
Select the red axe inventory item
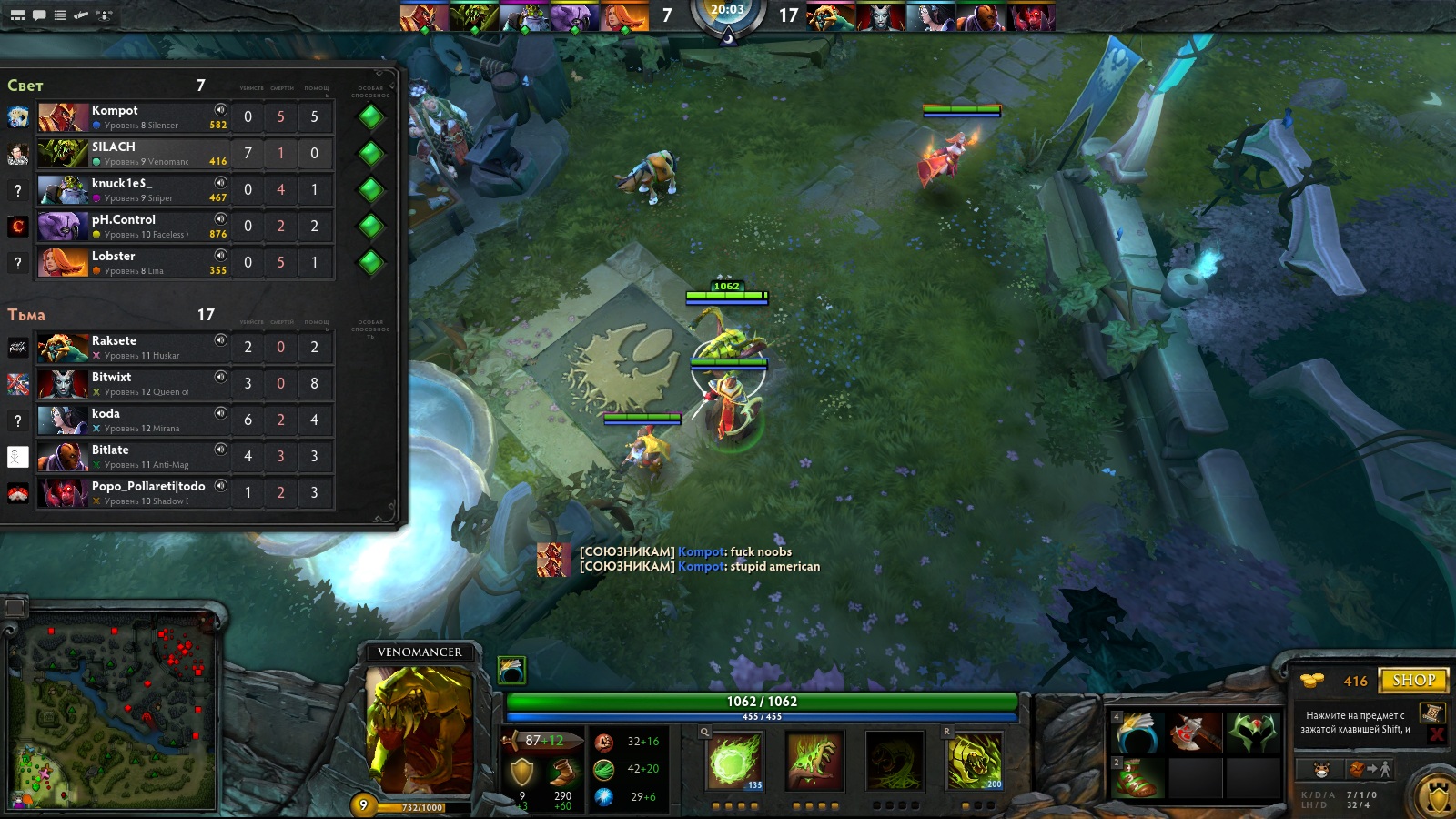pos(1195,733)
